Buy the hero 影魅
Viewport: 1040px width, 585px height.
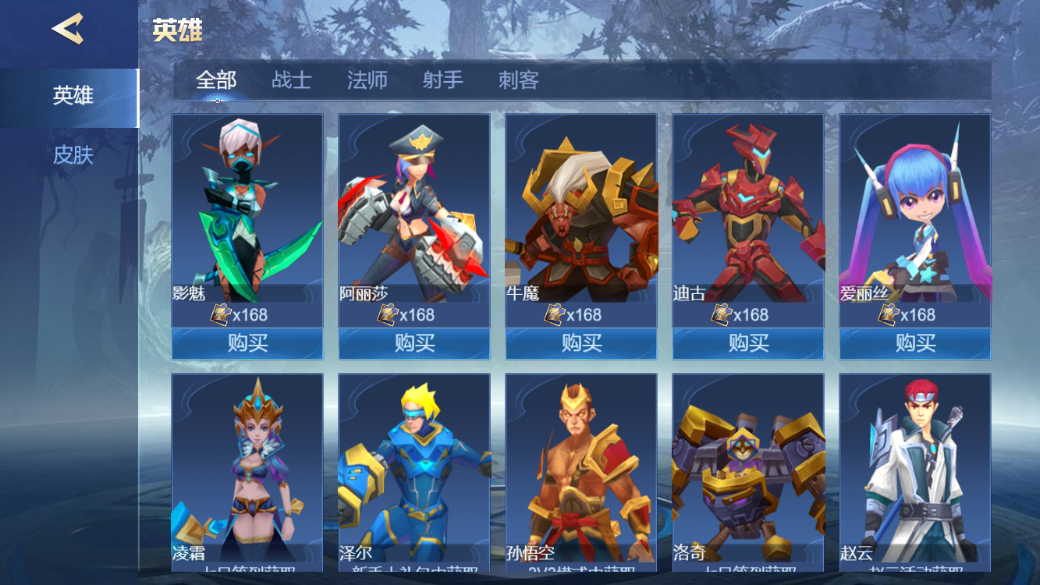(x=247, y=343)
